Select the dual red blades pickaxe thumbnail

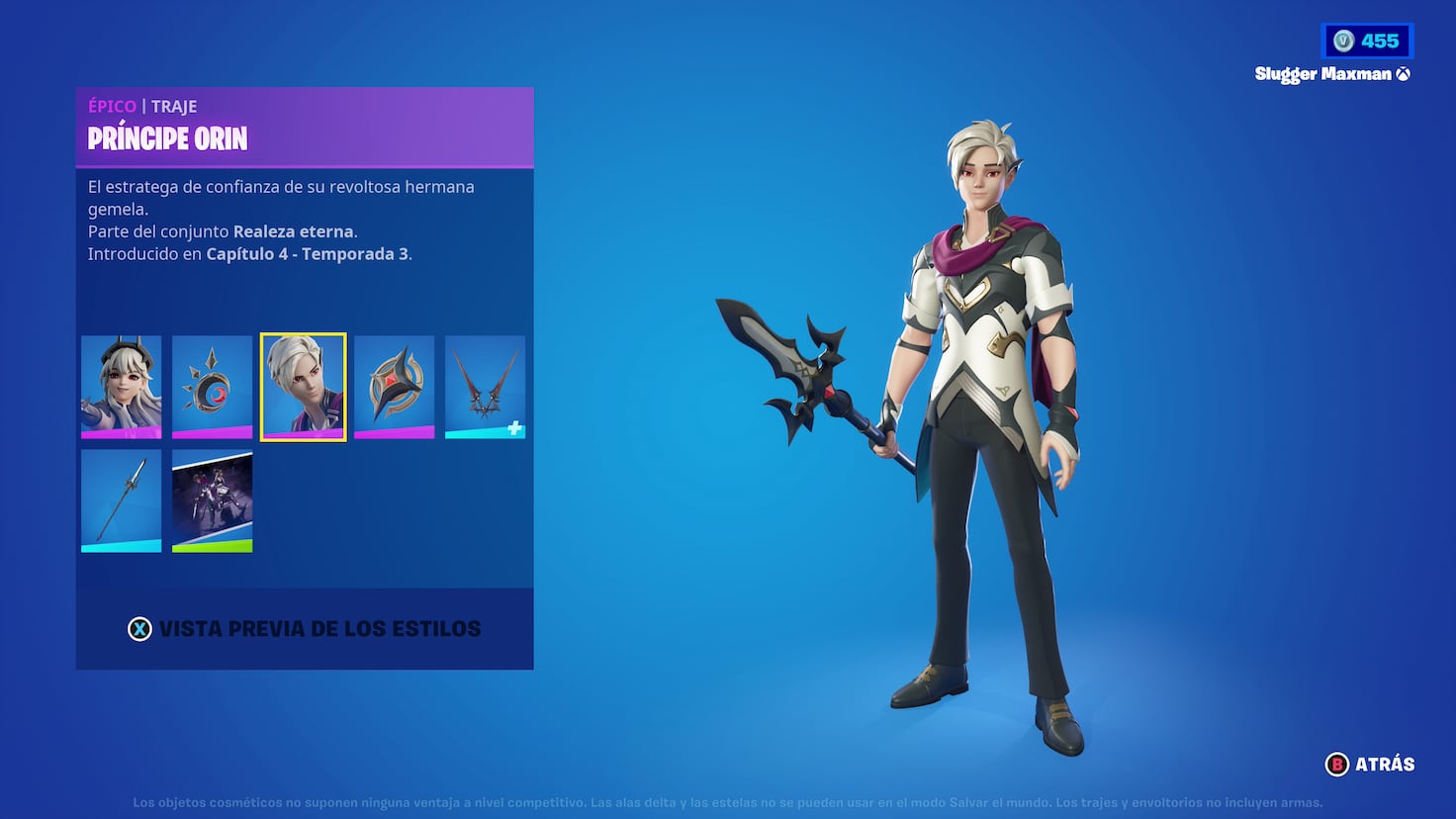click(x=485, y=386)
